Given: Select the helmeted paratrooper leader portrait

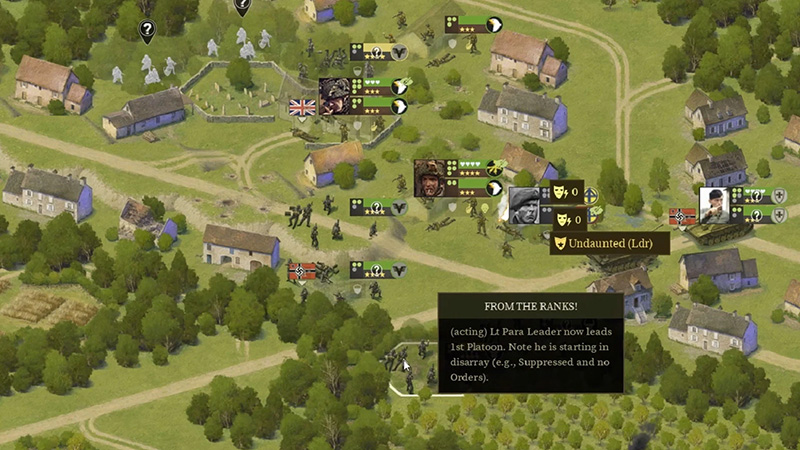Looking at the screenshot, I should [x=433, y=178].
